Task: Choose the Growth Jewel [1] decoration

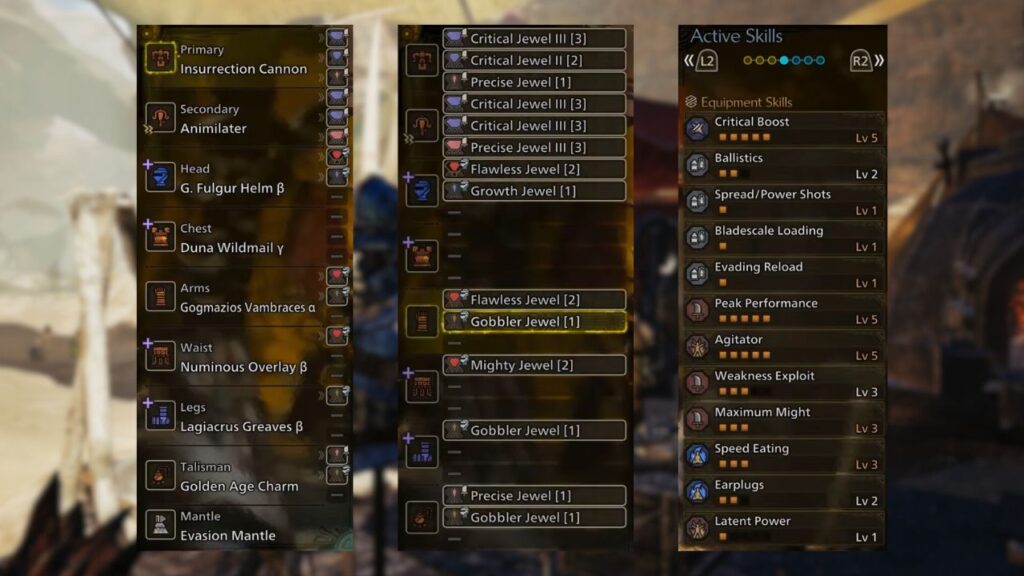Action: 534,191
